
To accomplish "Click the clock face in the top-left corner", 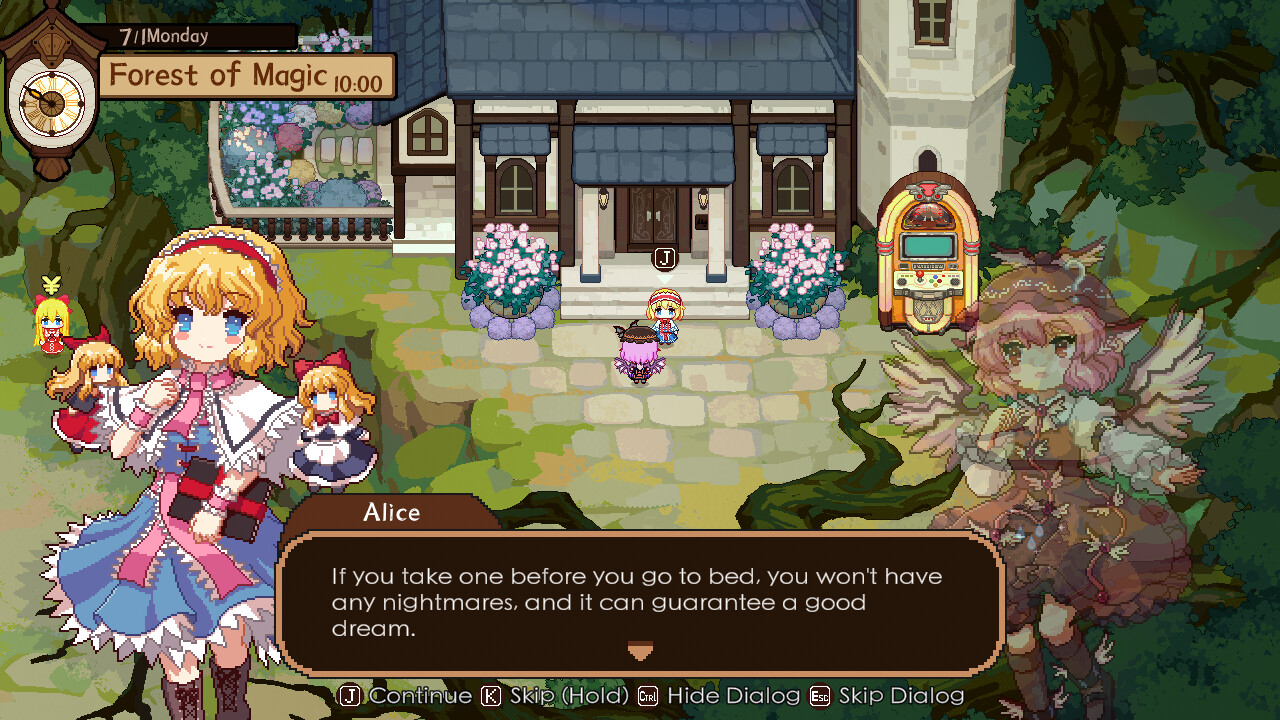I will click(52, 104).
